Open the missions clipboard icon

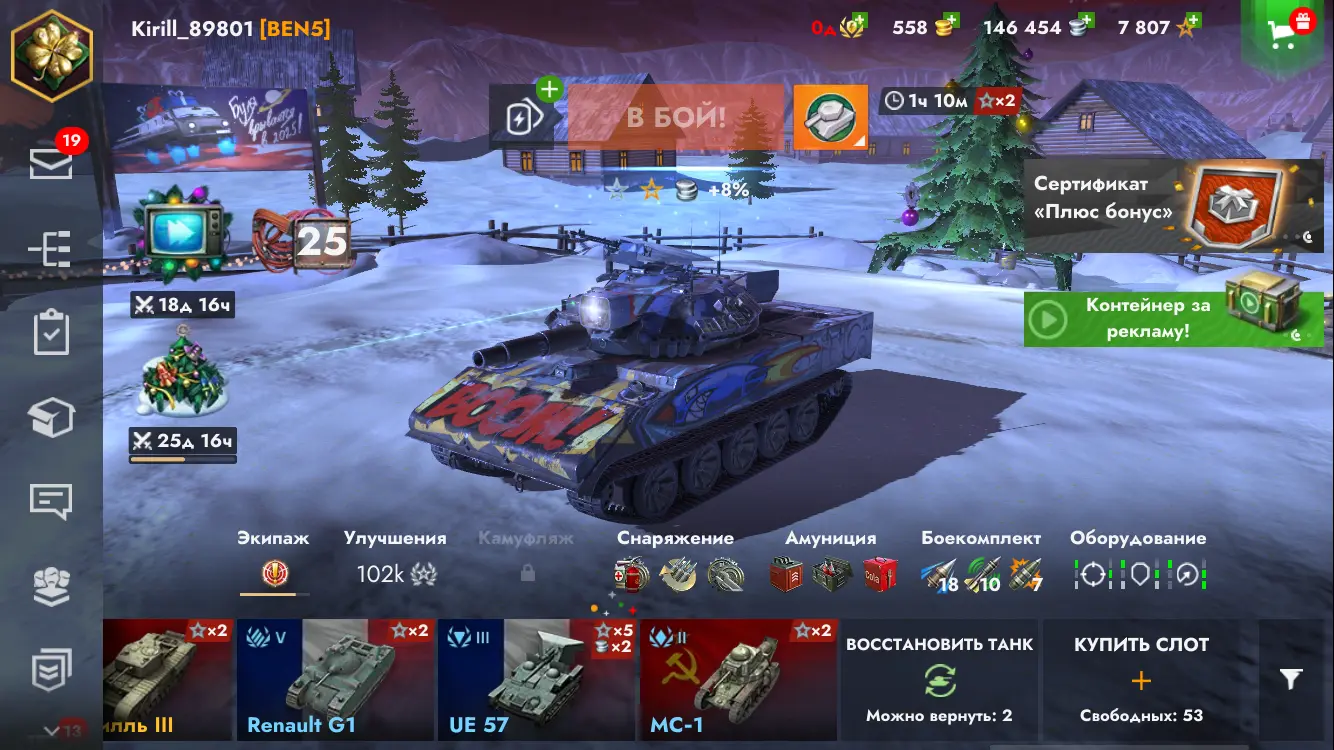pyautogui.click(x=51, y=333)
